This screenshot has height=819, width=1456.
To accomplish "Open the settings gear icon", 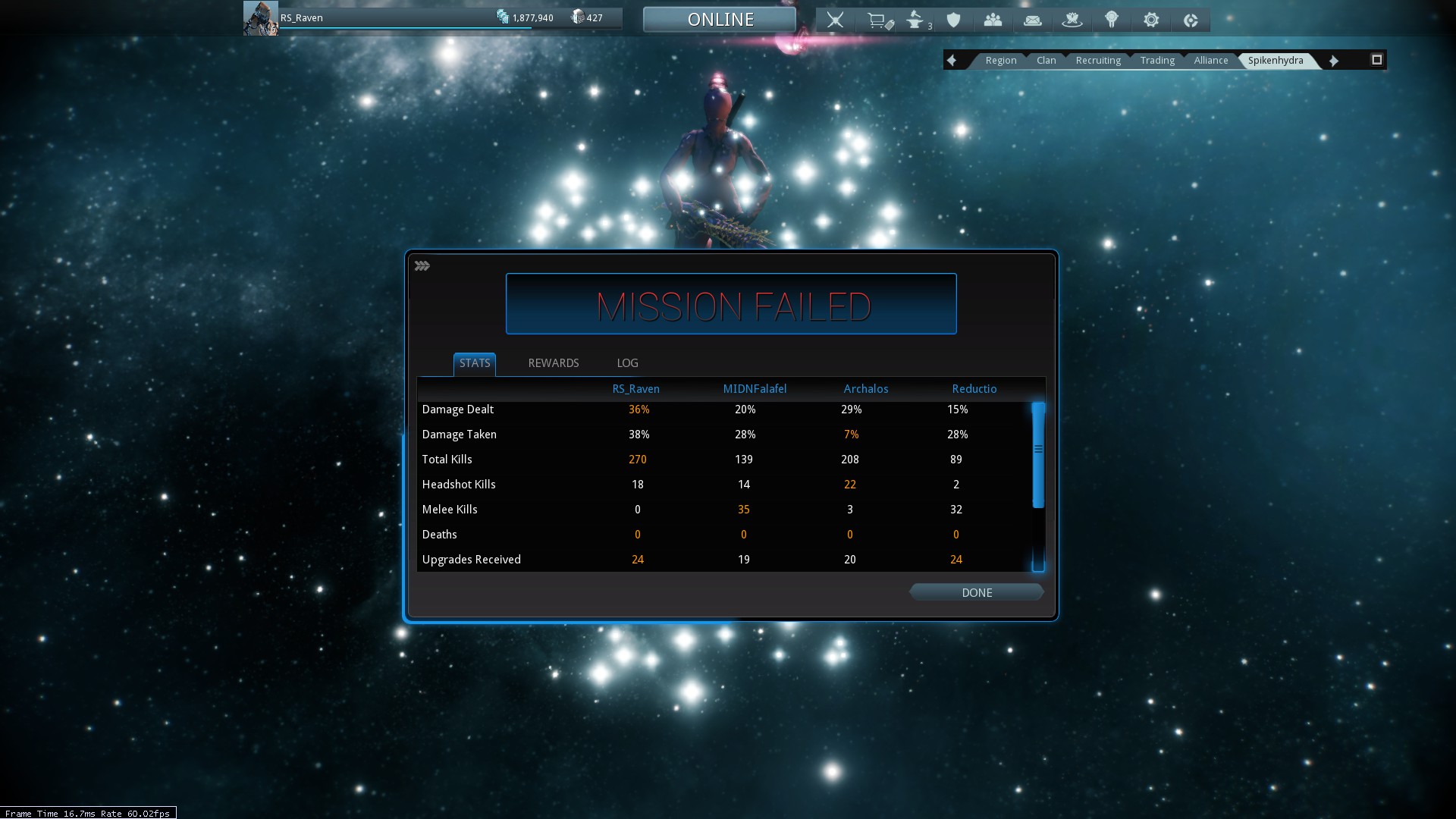I will click(1151, 20).
